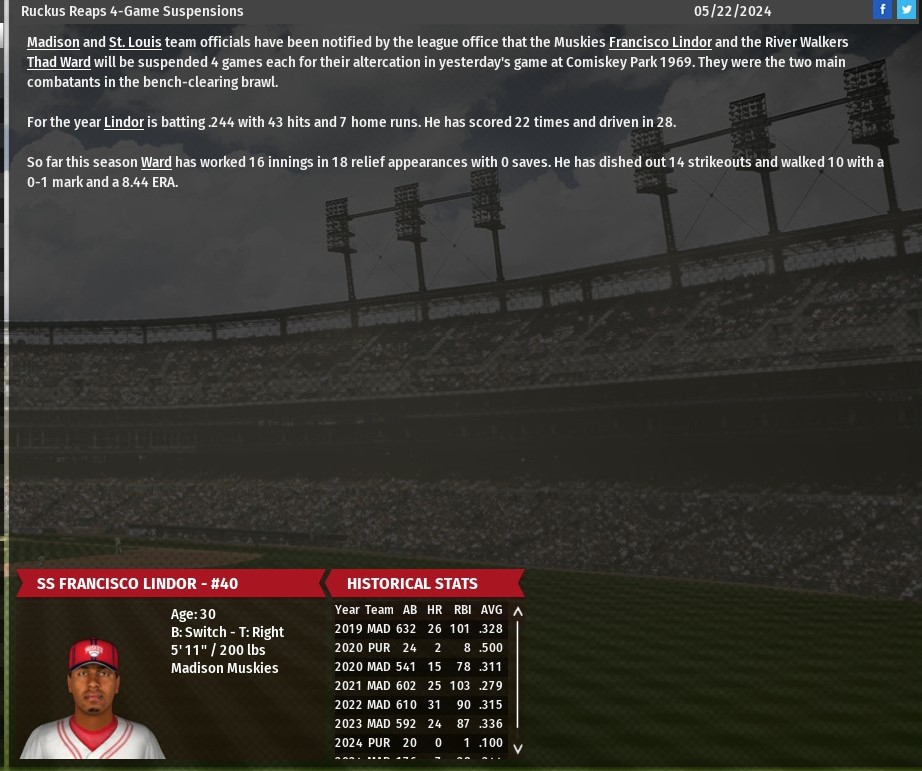
Task: Follow the Francisco Lindor full-name link
Action: click(660, 42)
